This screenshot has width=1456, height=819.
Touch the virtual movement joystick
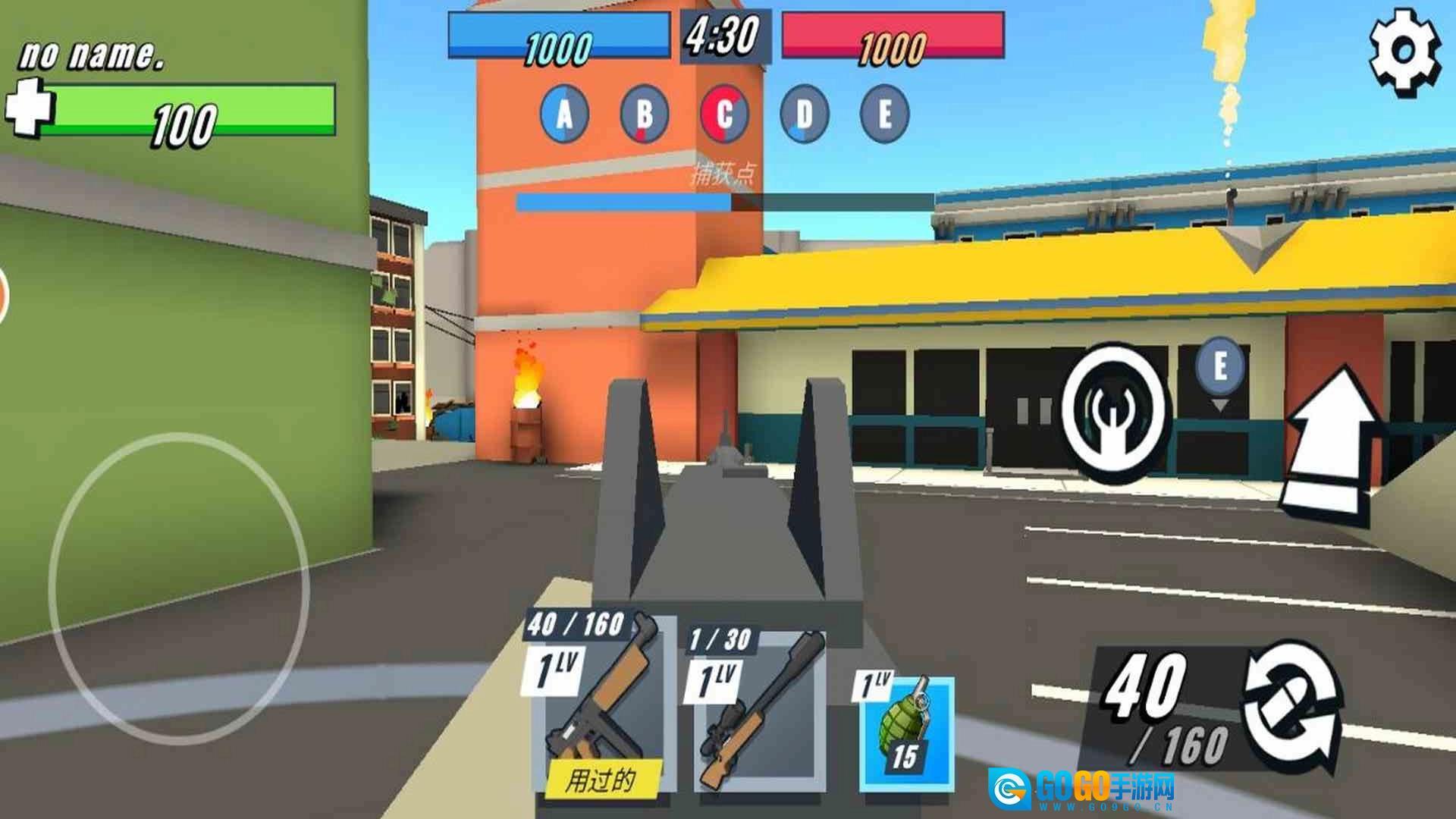point(180,588)
